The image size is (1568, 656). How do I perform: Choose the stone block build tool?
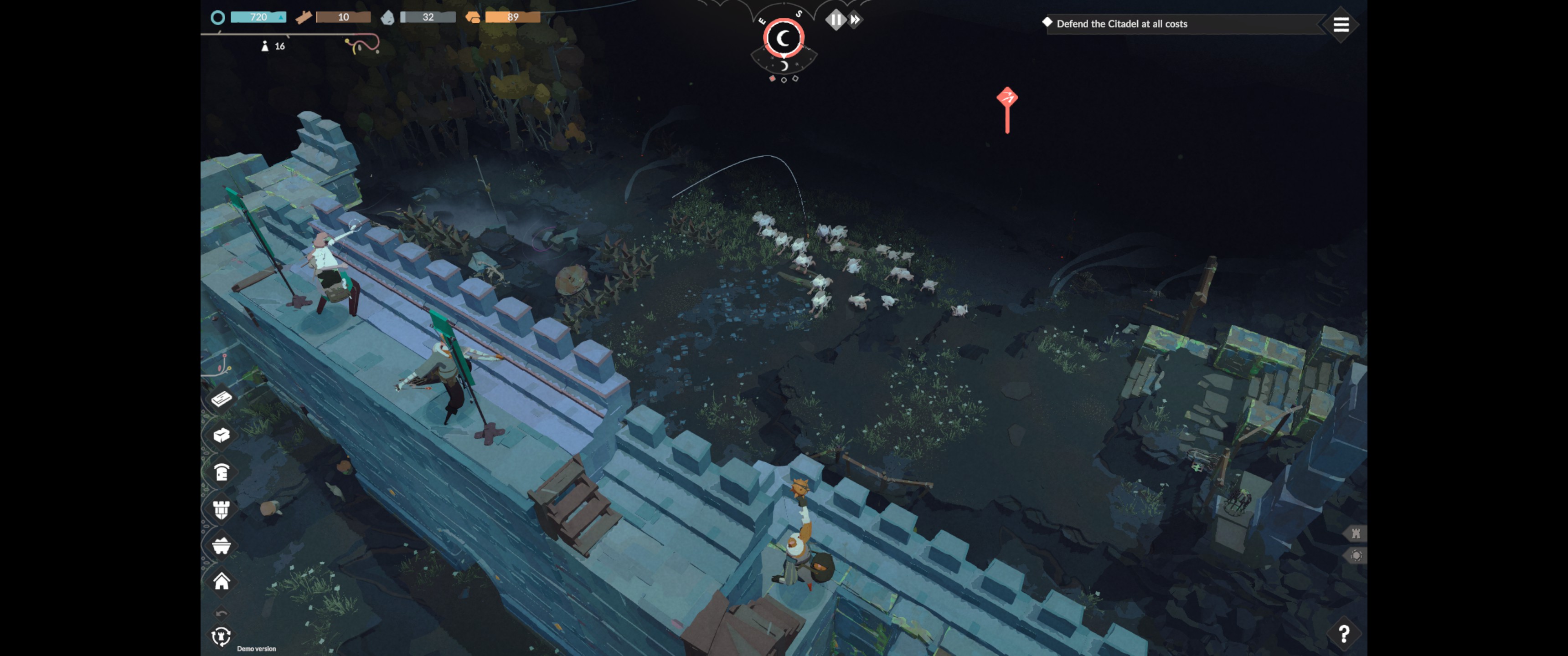pos(222,435)
